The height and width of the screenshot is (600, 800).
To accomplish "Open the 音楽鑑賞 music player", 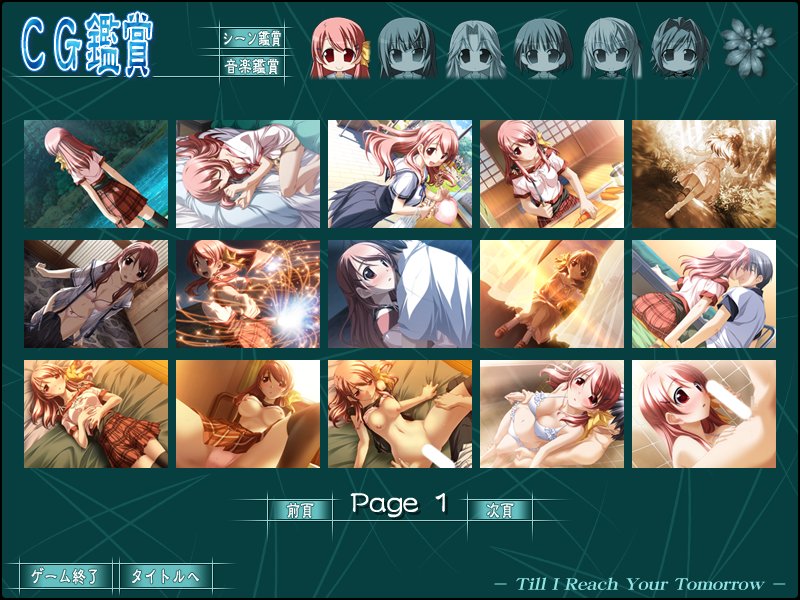I will [x=251, y=67].
